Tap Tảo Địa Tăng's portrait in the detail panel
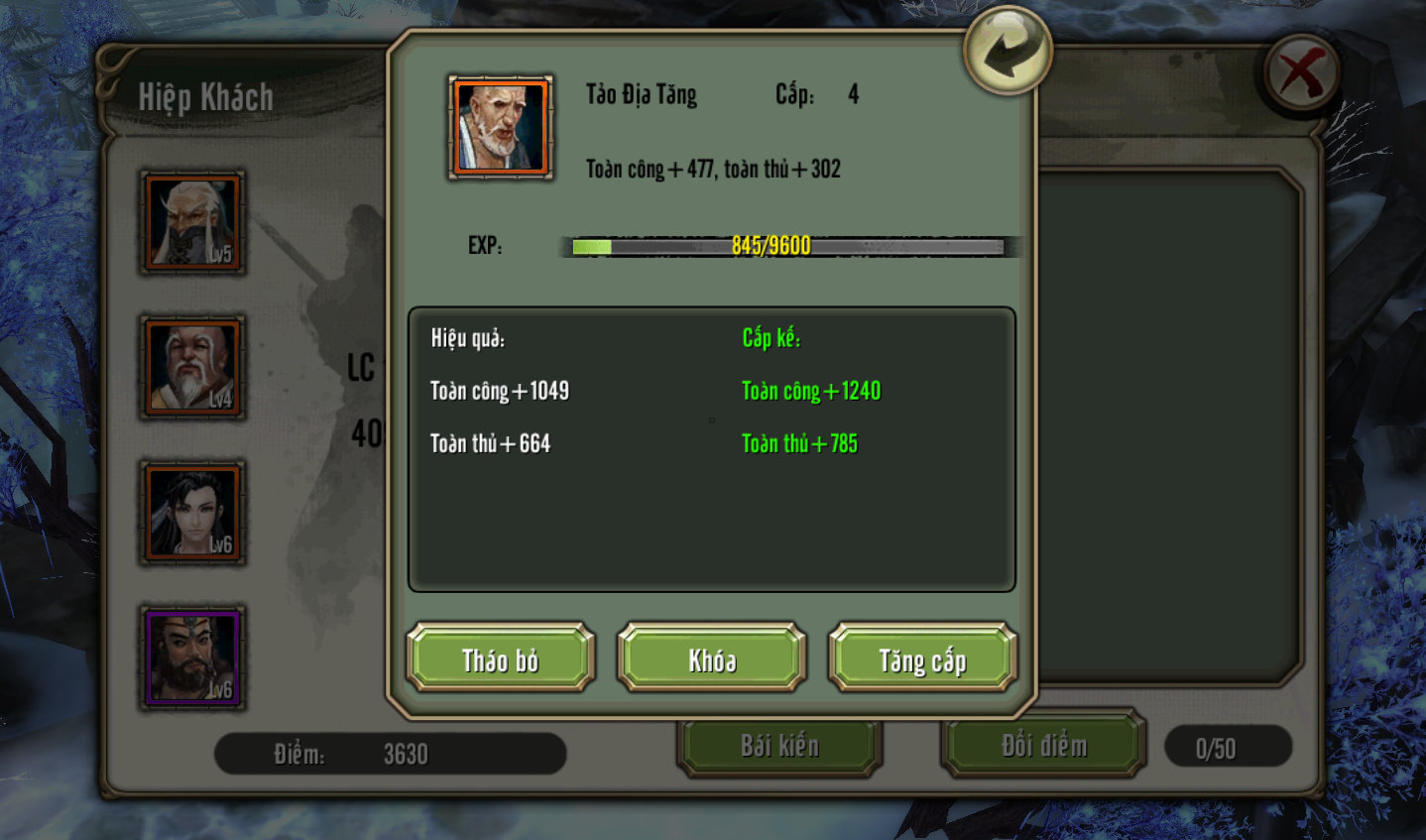The image size is (1426, 840). tap(501, 126)
